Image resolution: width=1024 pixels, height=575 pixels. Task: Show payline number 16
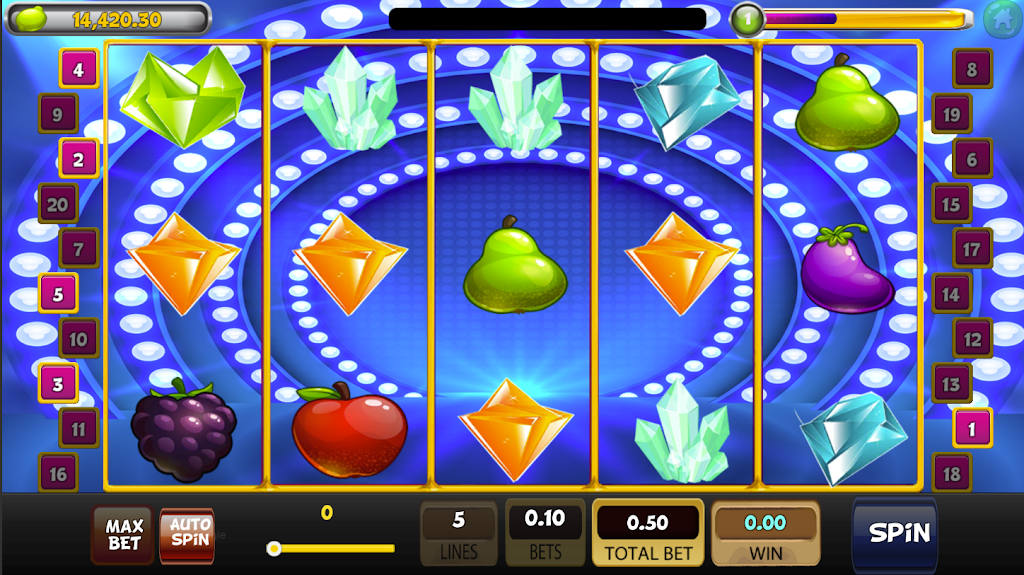click(58, 473)
